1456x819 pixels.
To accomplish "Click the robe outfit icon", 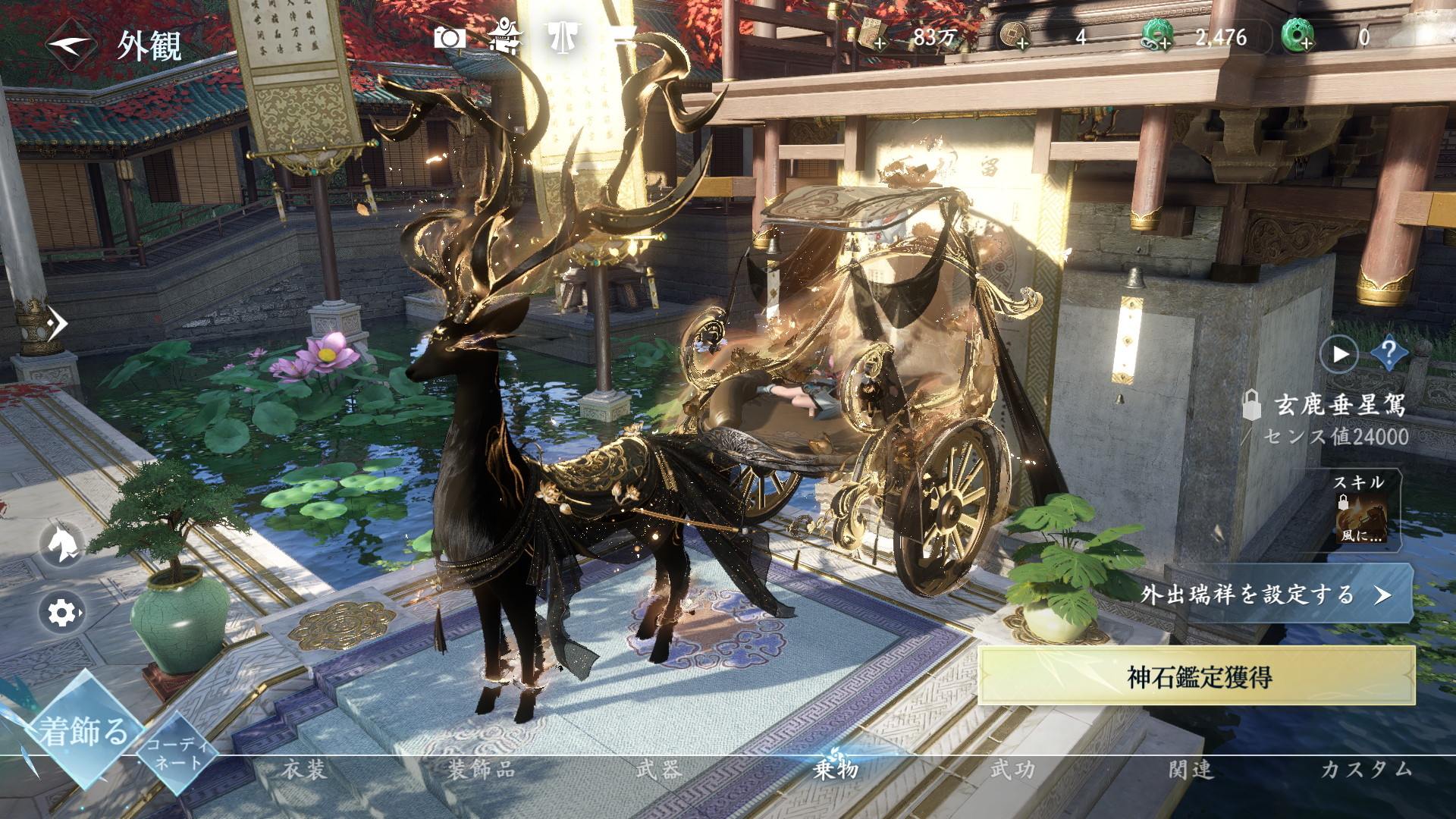I will [562, 37].
